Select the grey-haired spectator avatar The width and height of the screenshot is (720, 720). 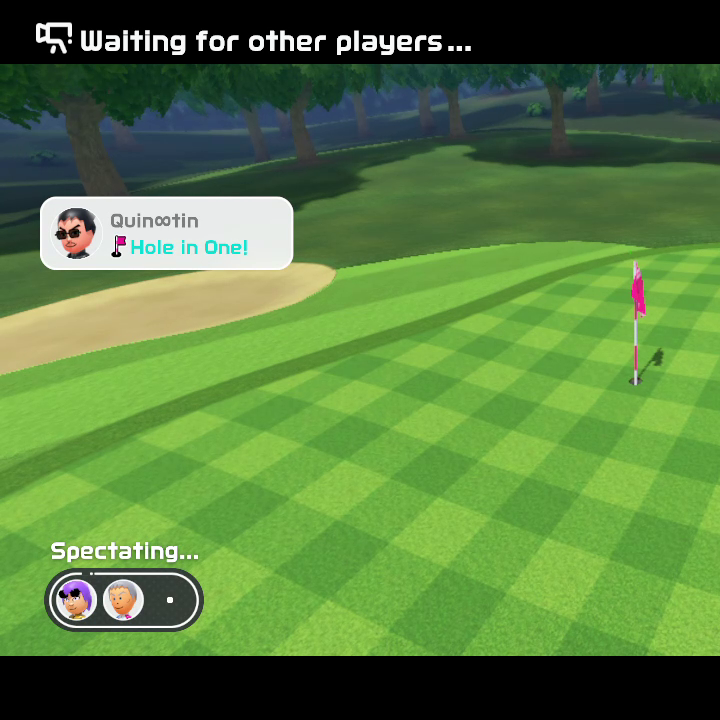pyautogui.click(x=123, y=600)
